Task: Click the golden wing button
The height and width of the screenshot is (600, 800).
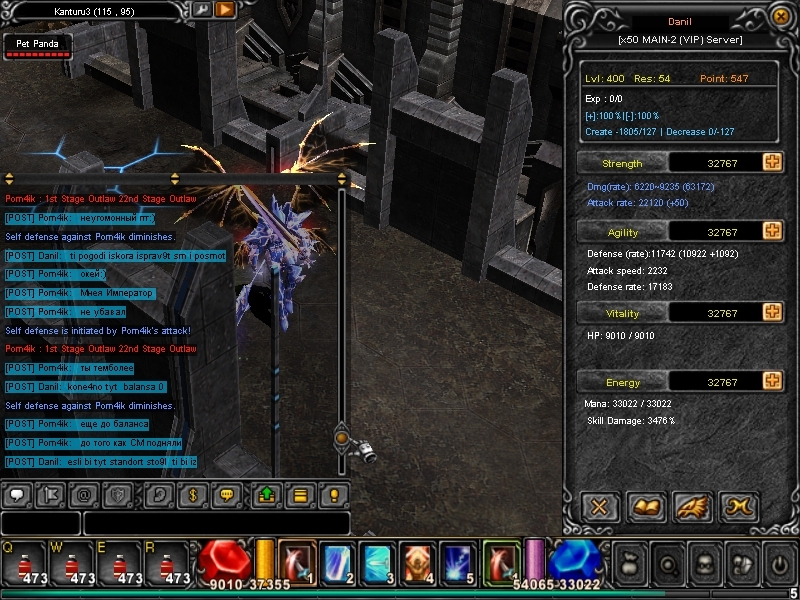Action: pyautogui.click(x=692, y=507)
